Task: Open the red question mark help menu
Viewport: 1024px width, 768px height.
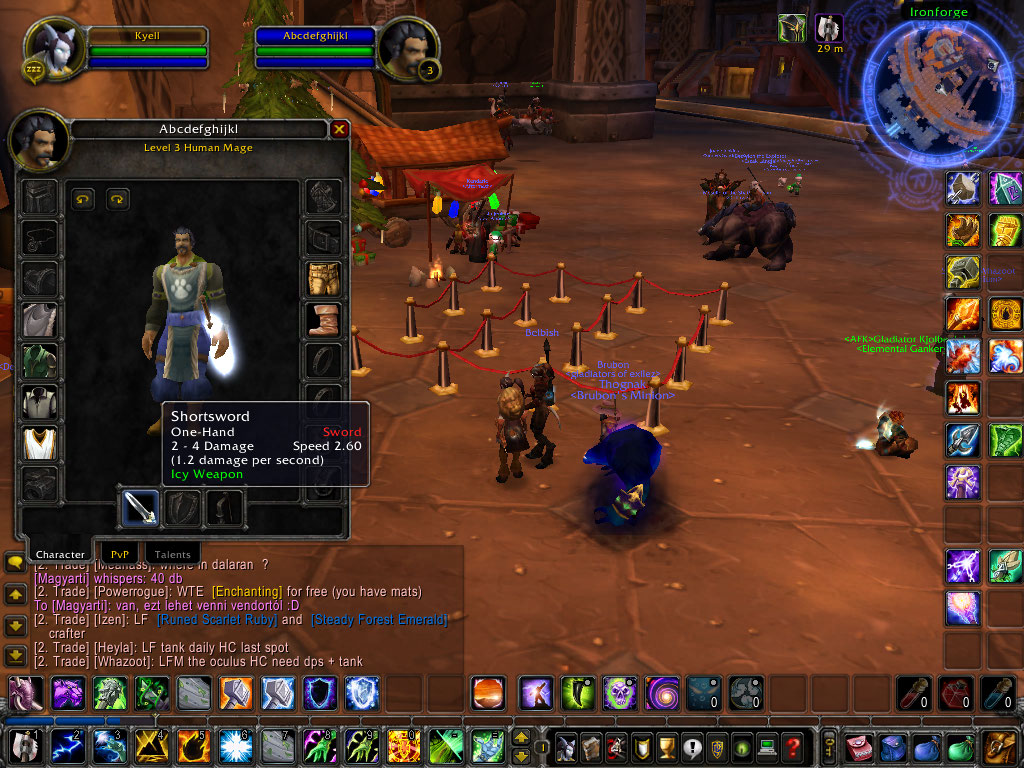Action: point(793,746)
